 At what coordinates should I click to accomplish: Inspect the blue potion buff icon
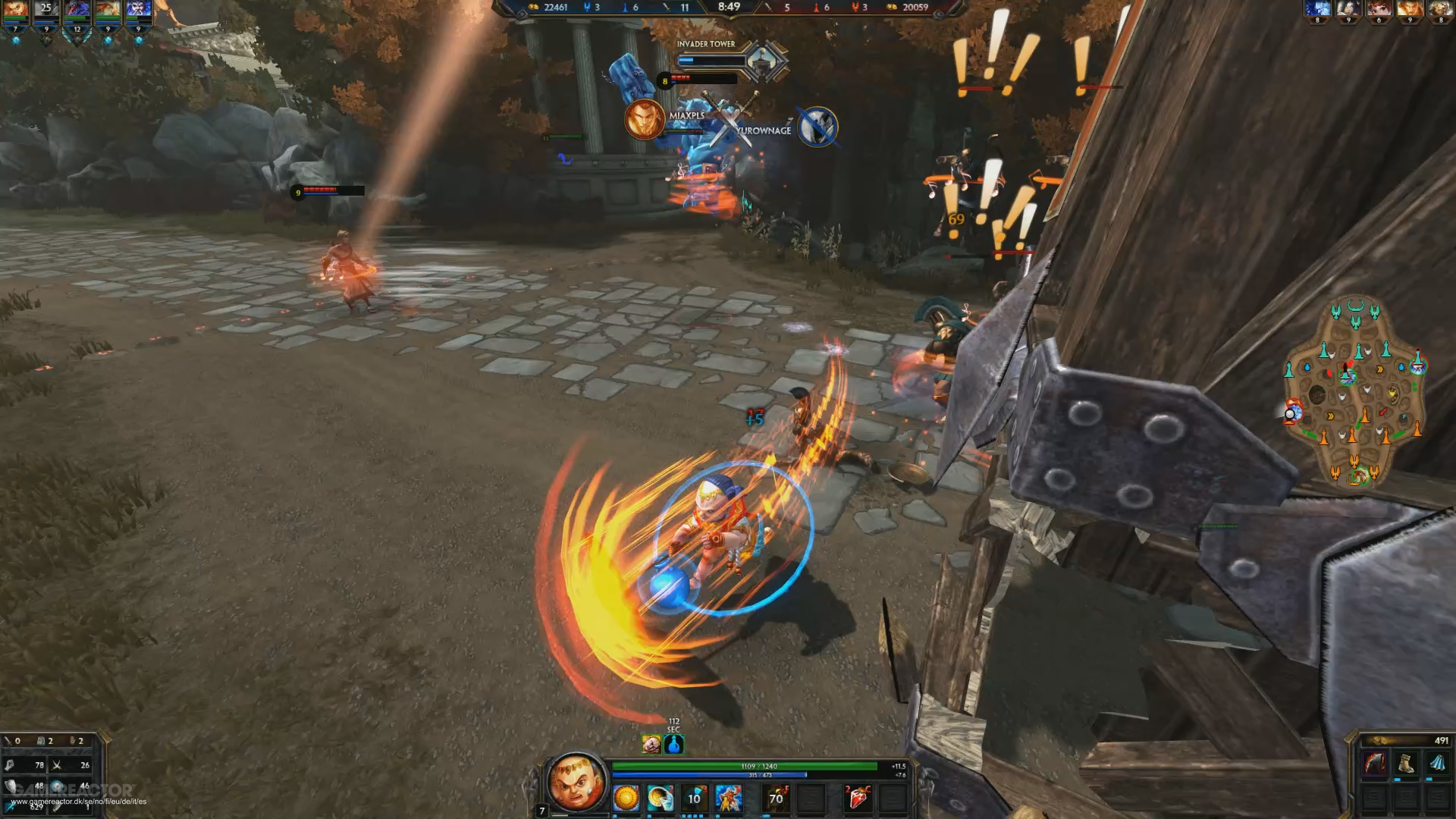pos(674,745)
